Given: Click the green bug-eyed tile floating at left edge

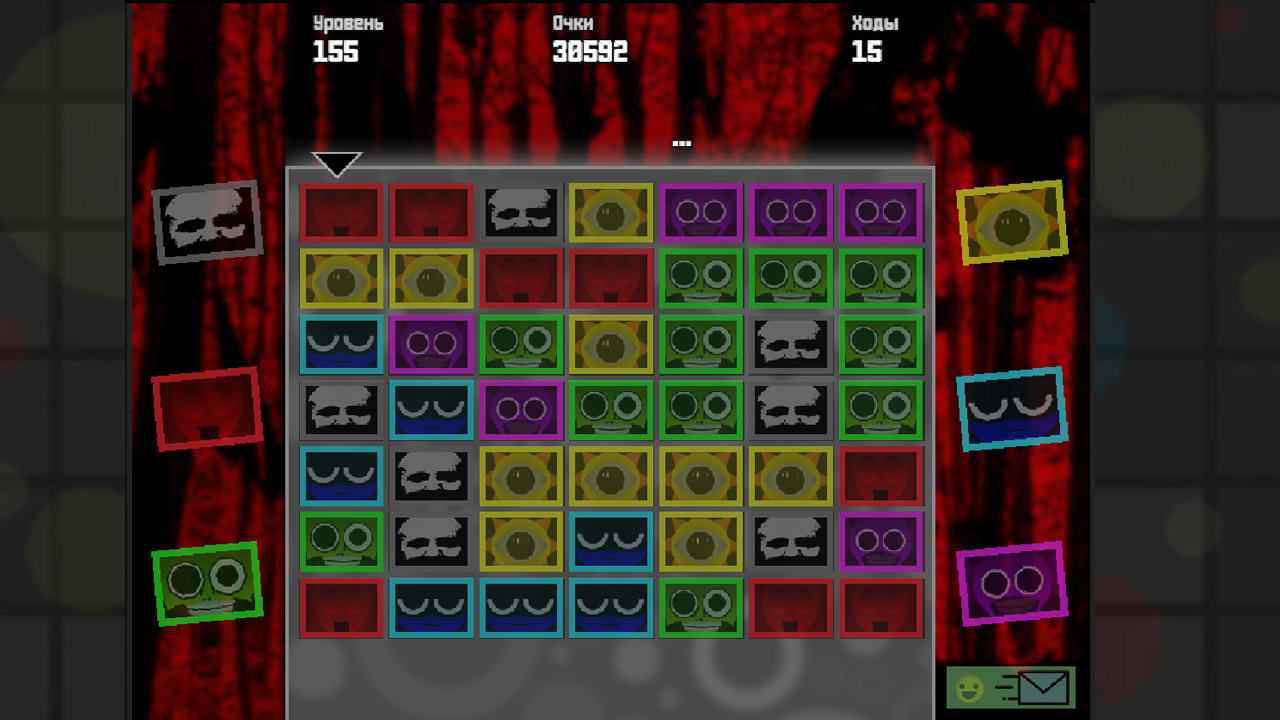Looking at the screenshot, I should pos(209,584).
